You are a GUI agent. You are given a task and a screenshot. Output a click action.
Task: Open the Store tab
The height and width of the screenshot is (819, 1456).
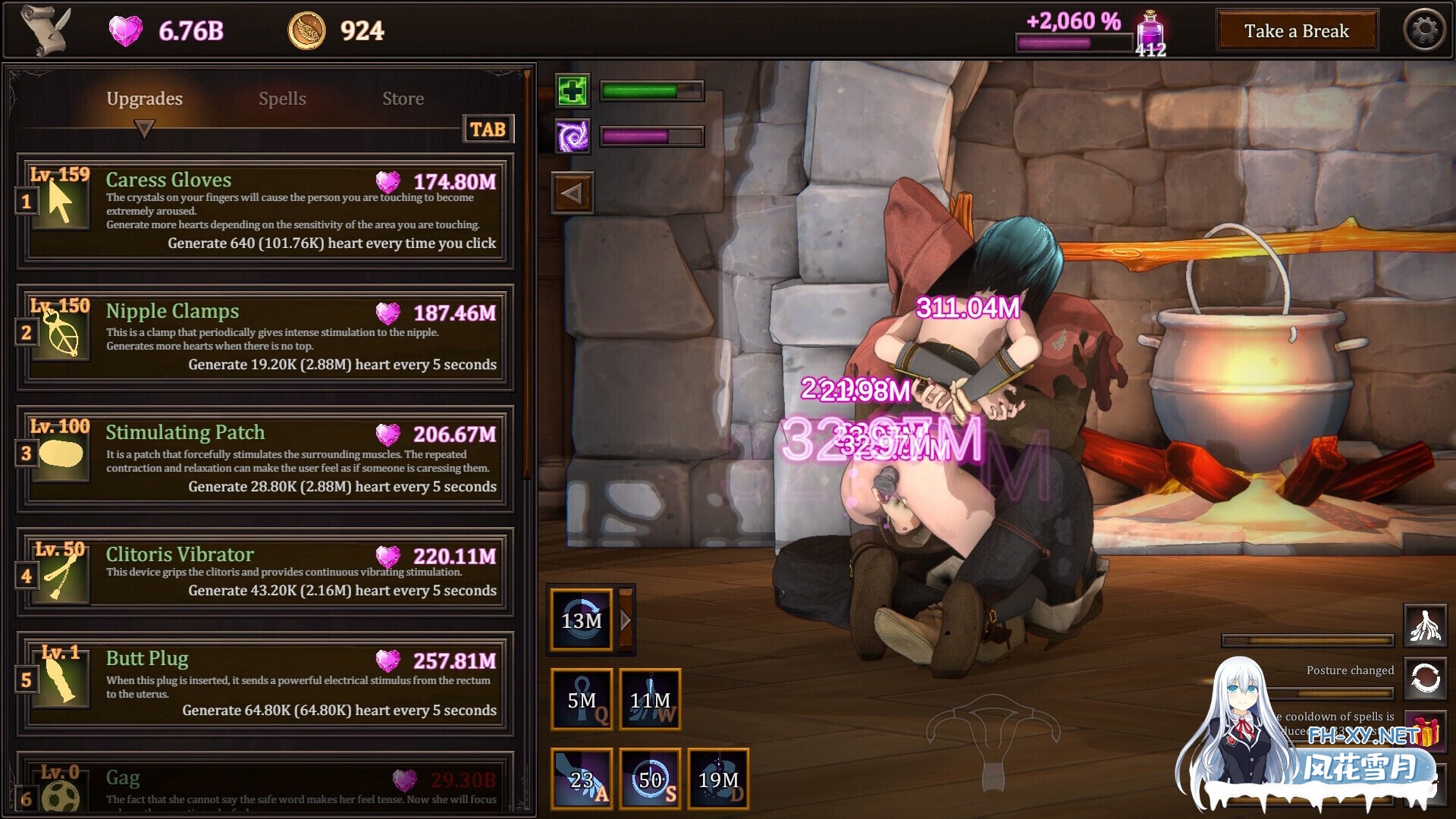[x=403, y=98]
